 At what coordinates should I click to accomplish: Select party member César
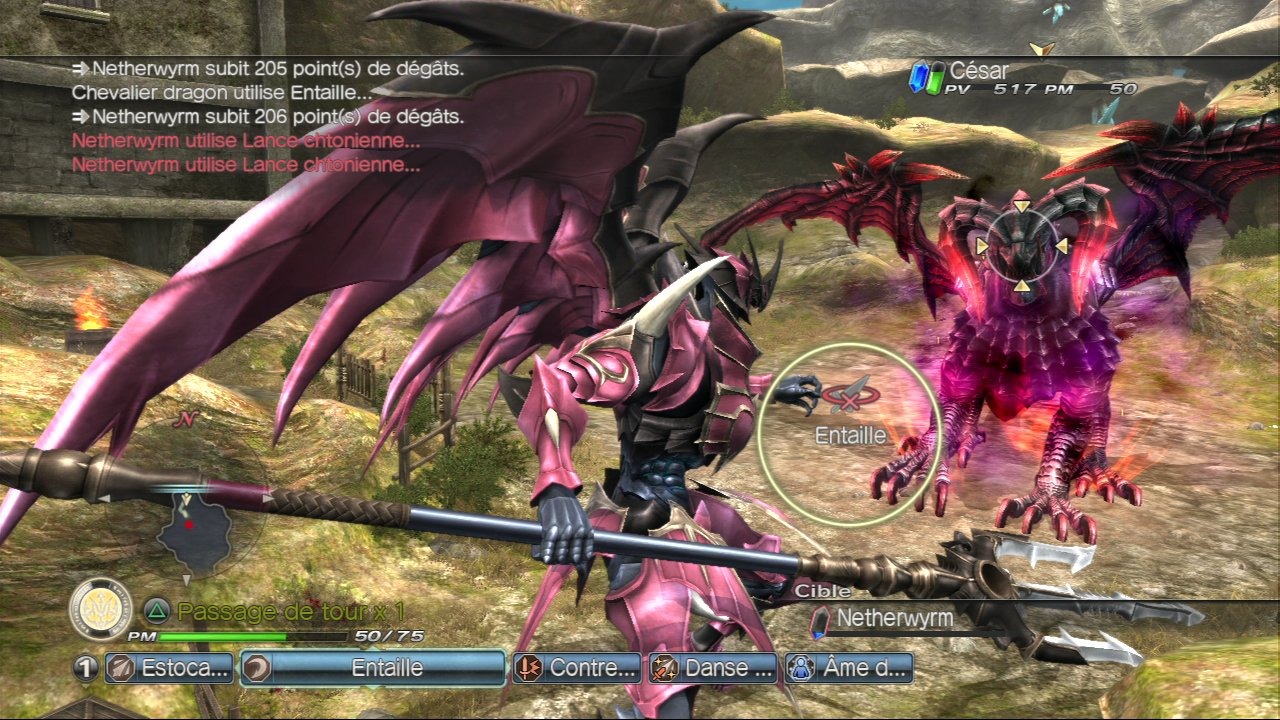click(978, 72)
